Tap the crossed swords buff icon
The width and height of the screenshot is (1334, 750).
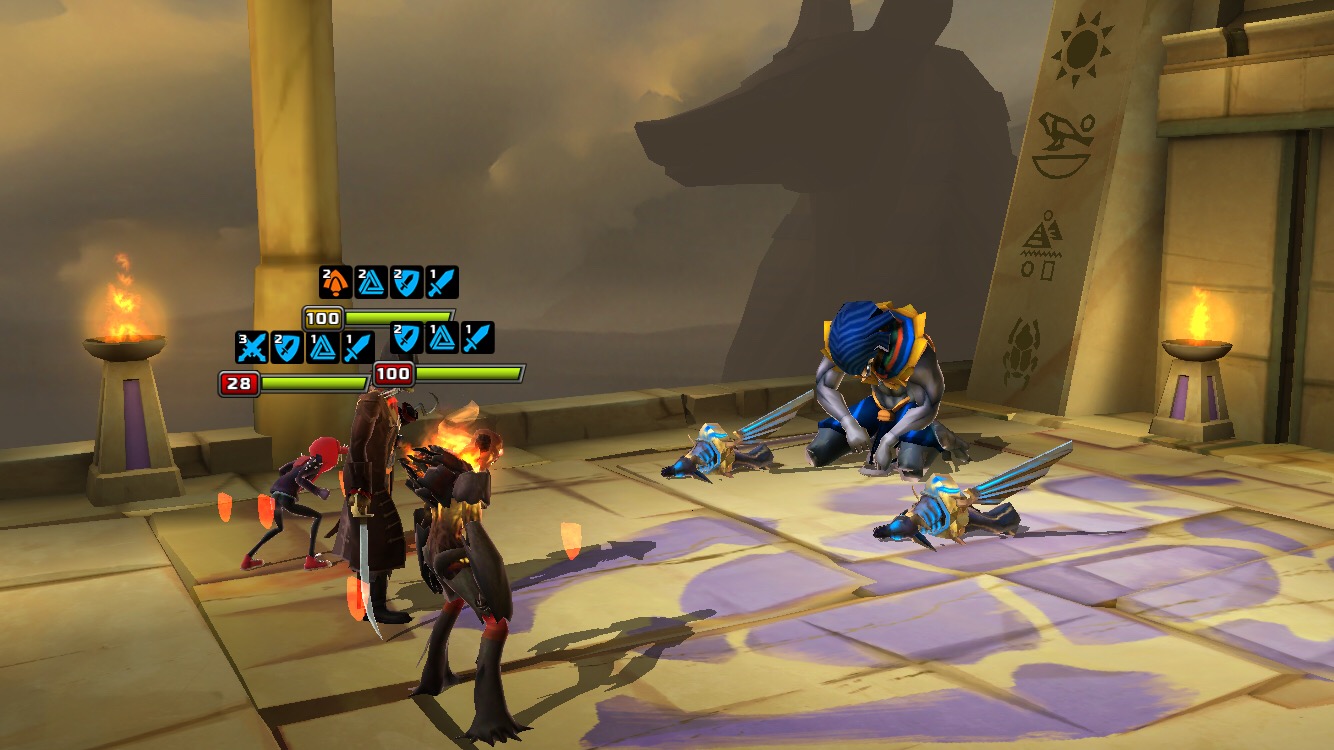click(x=251, y=347)
